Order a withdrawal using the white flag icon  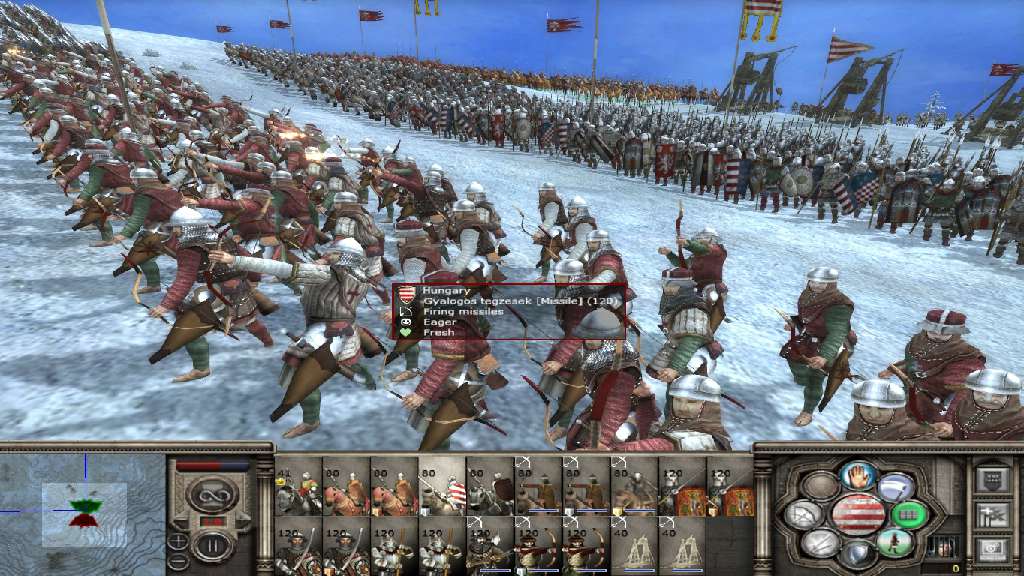click(x=893, y=488)
